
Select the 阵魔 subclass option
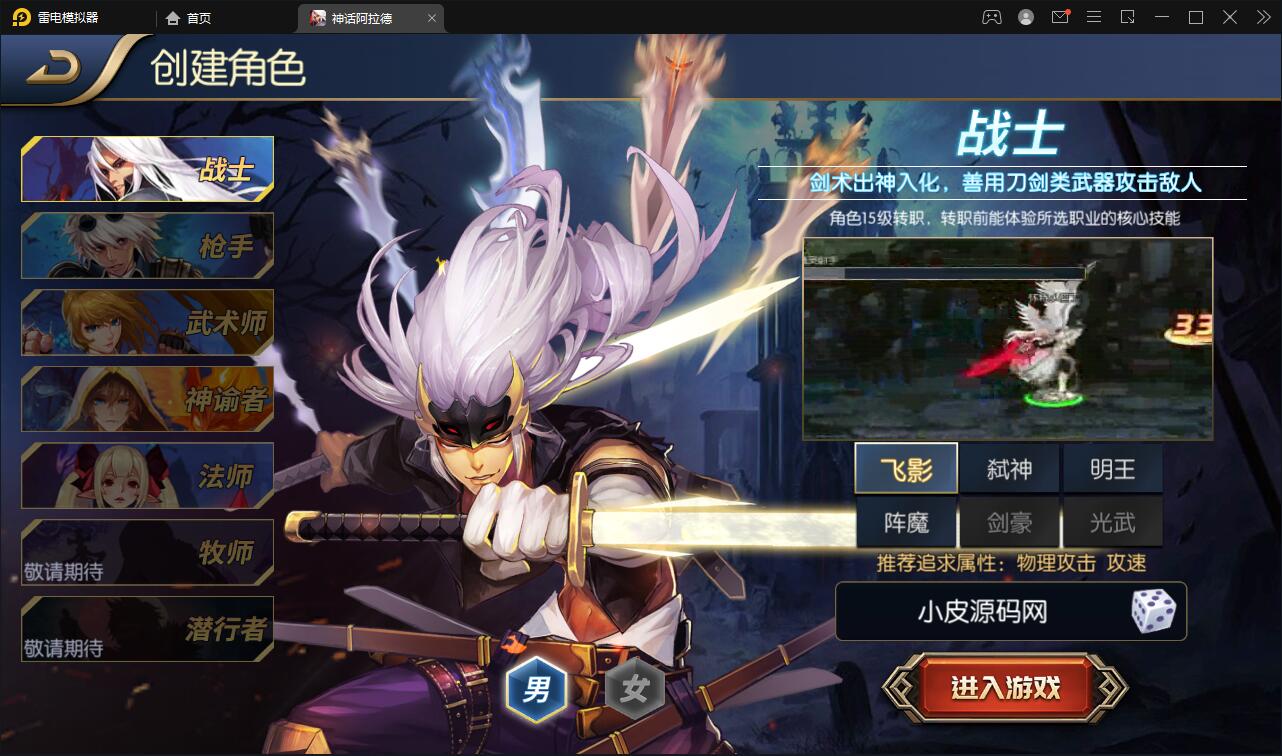point(906,522)
